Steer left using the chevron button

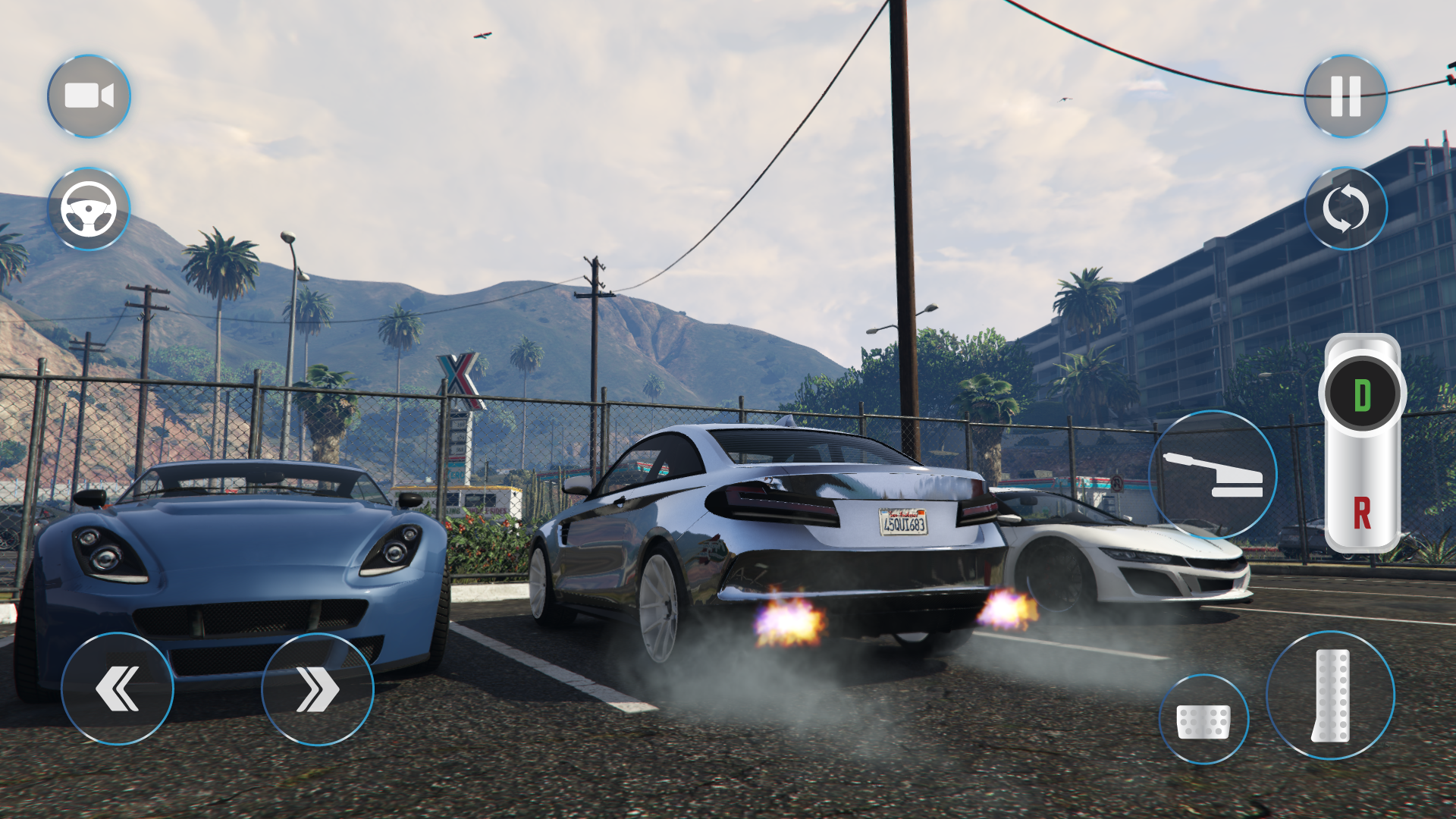pyautogui.click(x=118, y=688)
